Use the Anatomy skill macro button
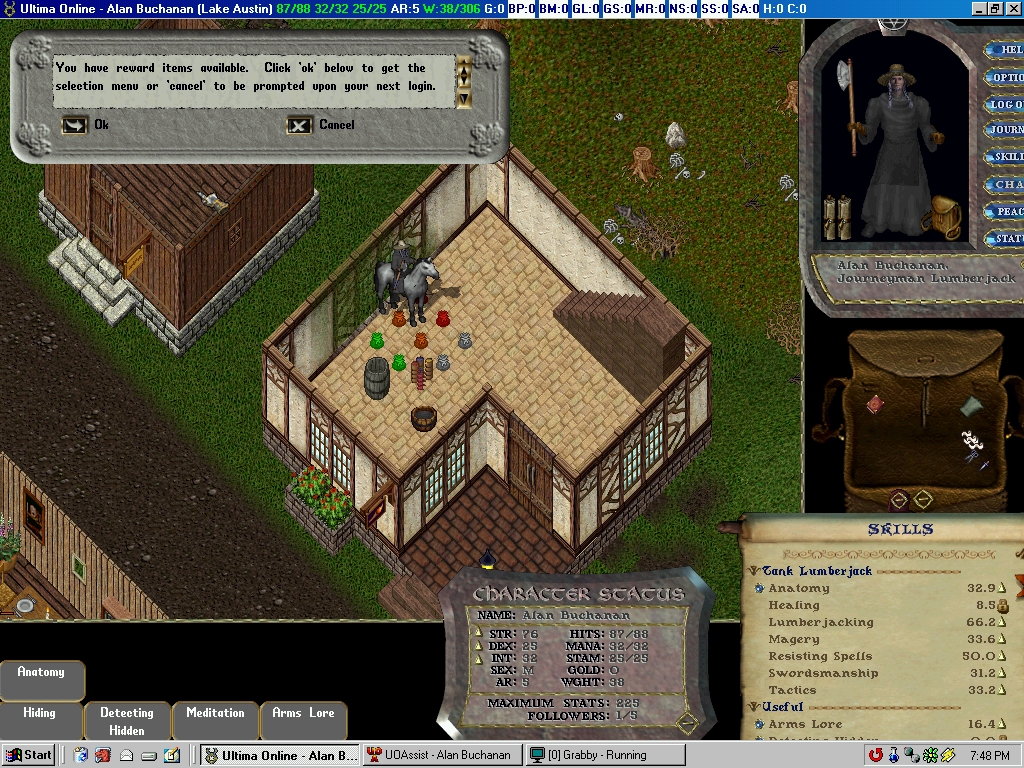1024x768 pixels. click(41, 673)
